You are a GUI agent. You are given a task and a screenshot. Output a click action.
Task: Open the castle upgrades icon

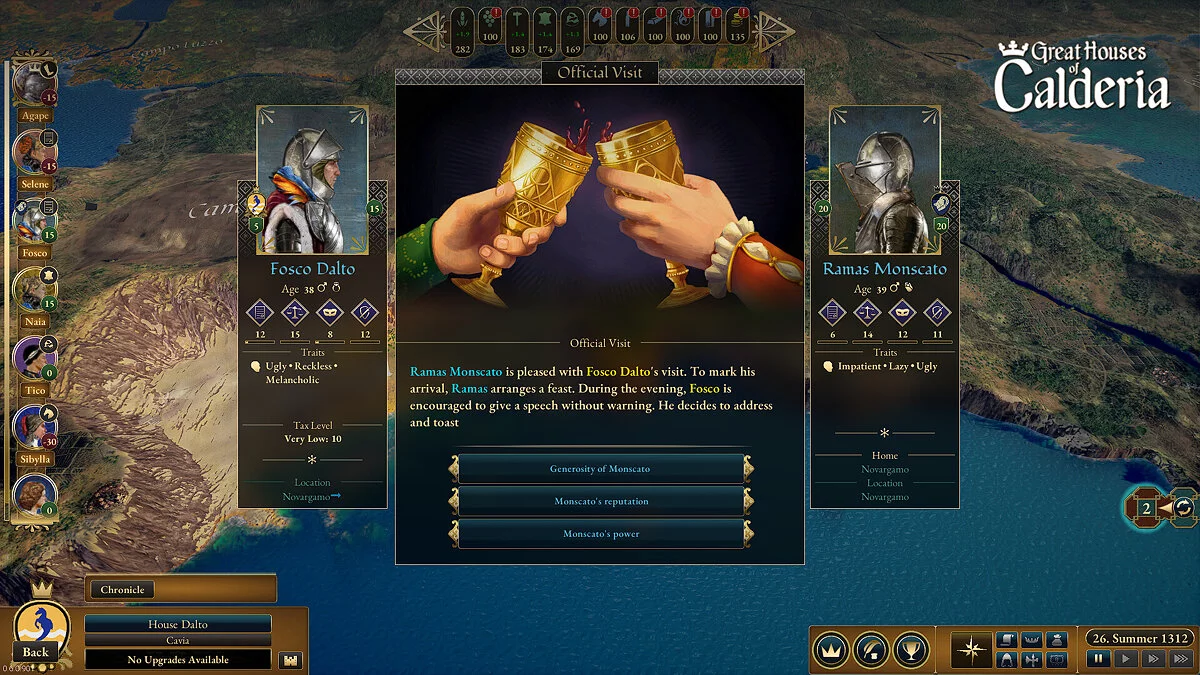coord(291,660)
